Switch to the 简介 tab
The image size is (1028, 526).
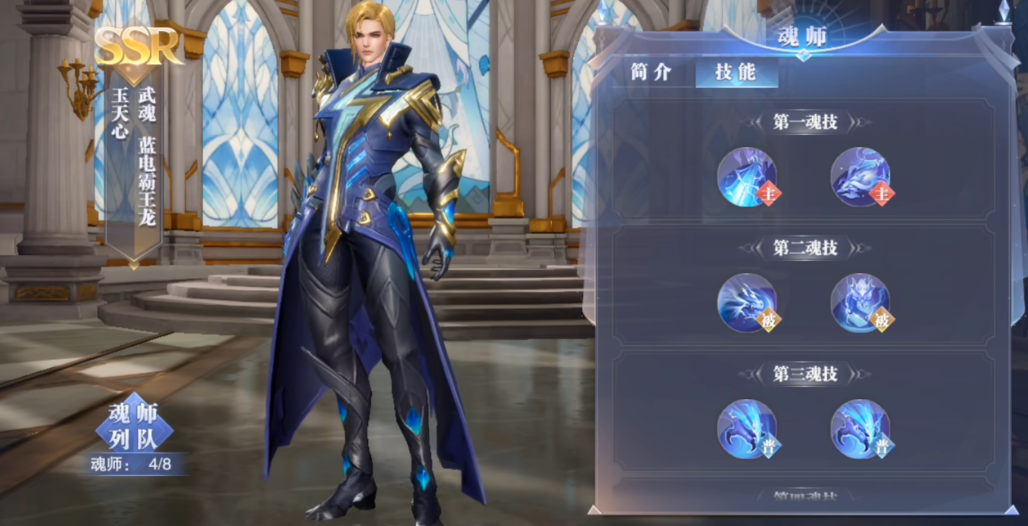(x=651, y=73)
